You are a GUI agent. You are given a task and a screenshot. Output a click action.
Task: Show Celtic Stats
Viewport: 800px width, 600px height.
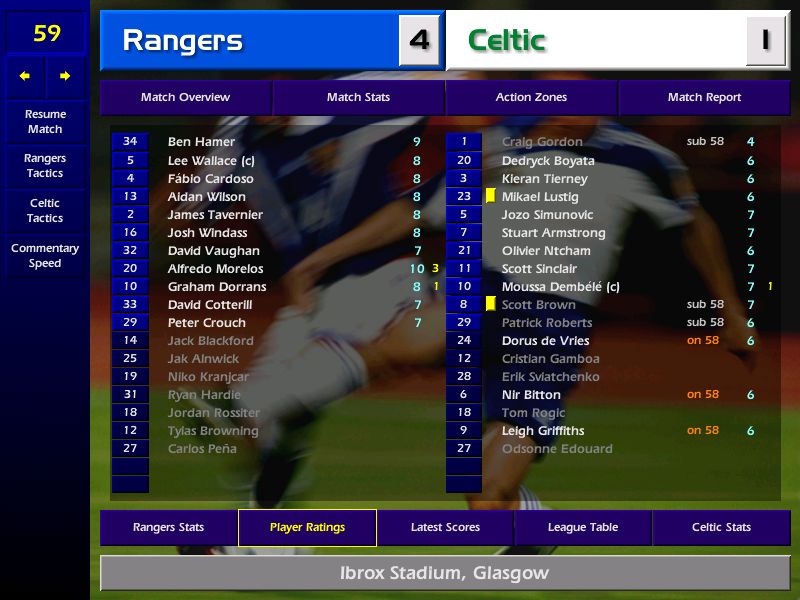pos(721,528)
